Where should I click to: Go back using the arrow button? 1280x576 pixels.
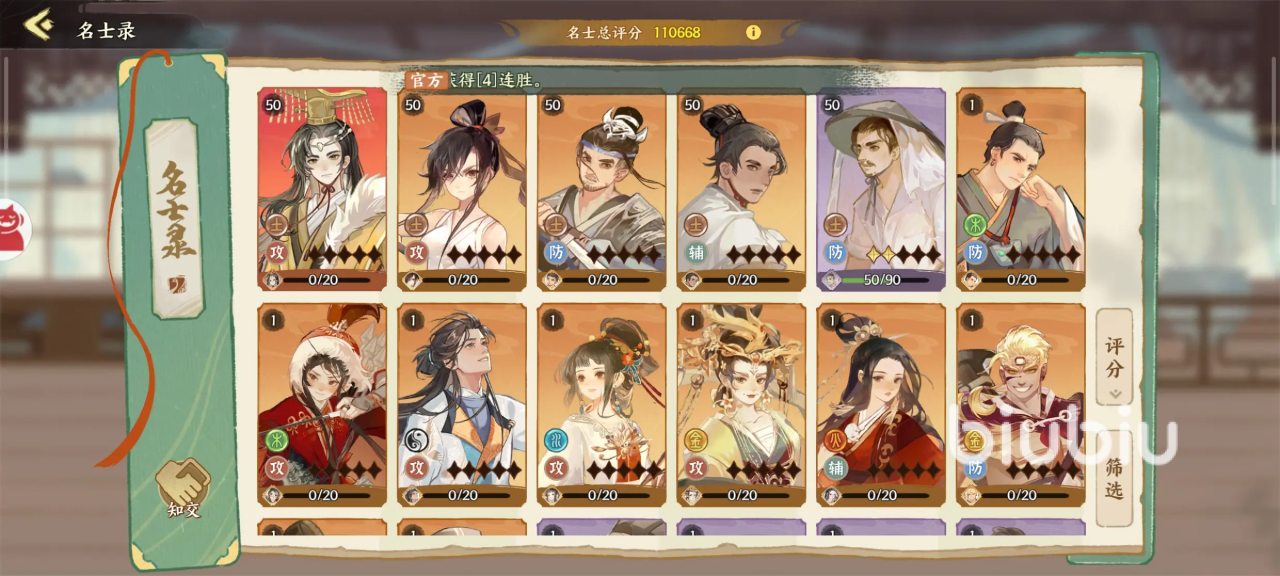click(x=38, y=25)
